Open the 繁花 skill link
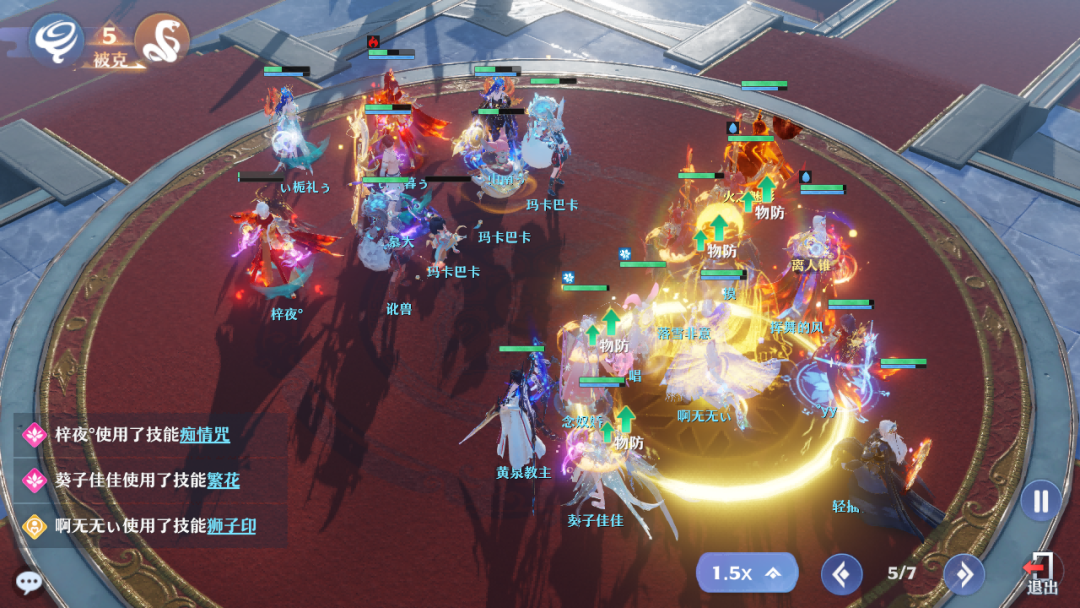Screen dimensions: 1080x608 223,480
